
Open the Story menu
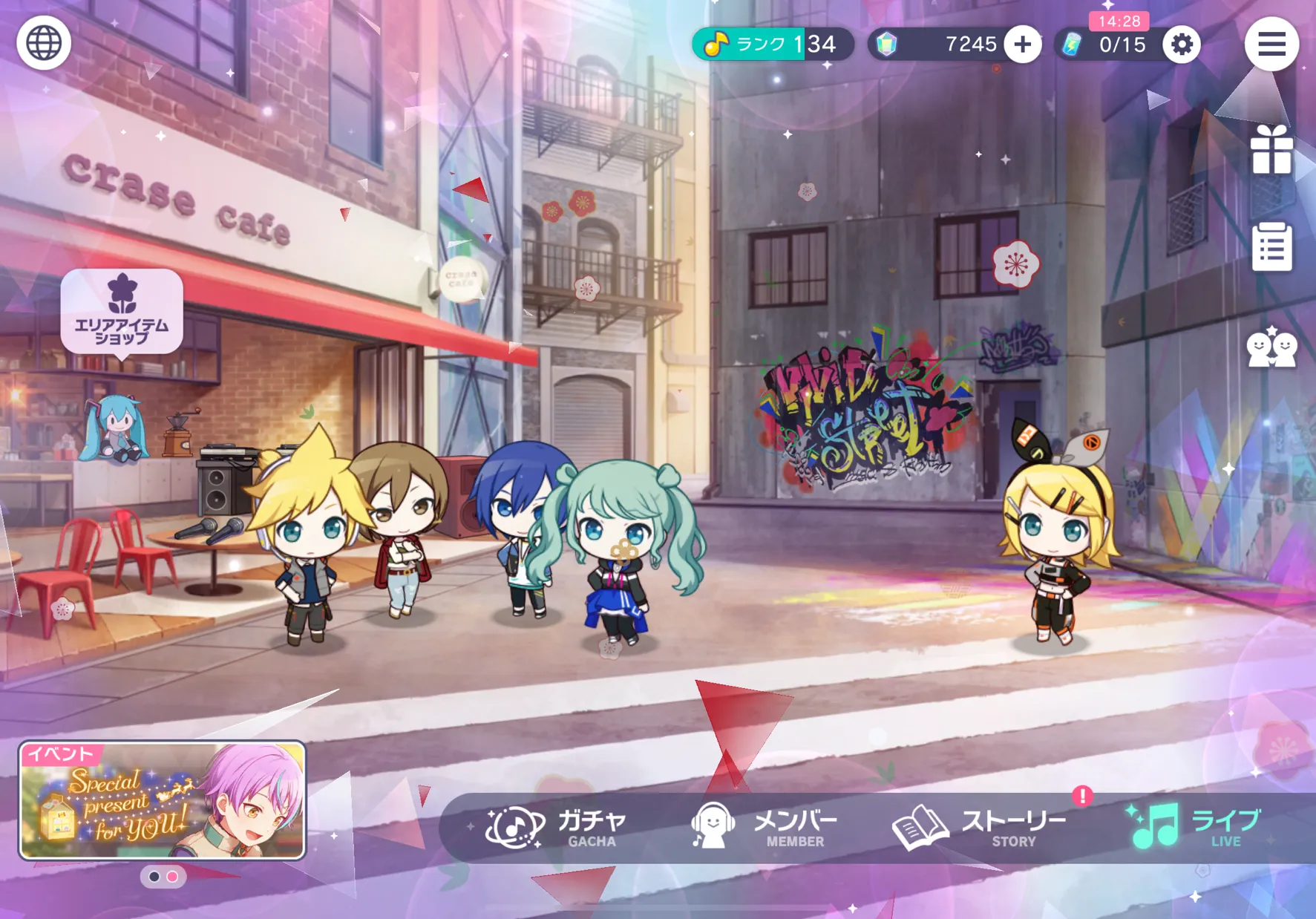pos(980,828)
